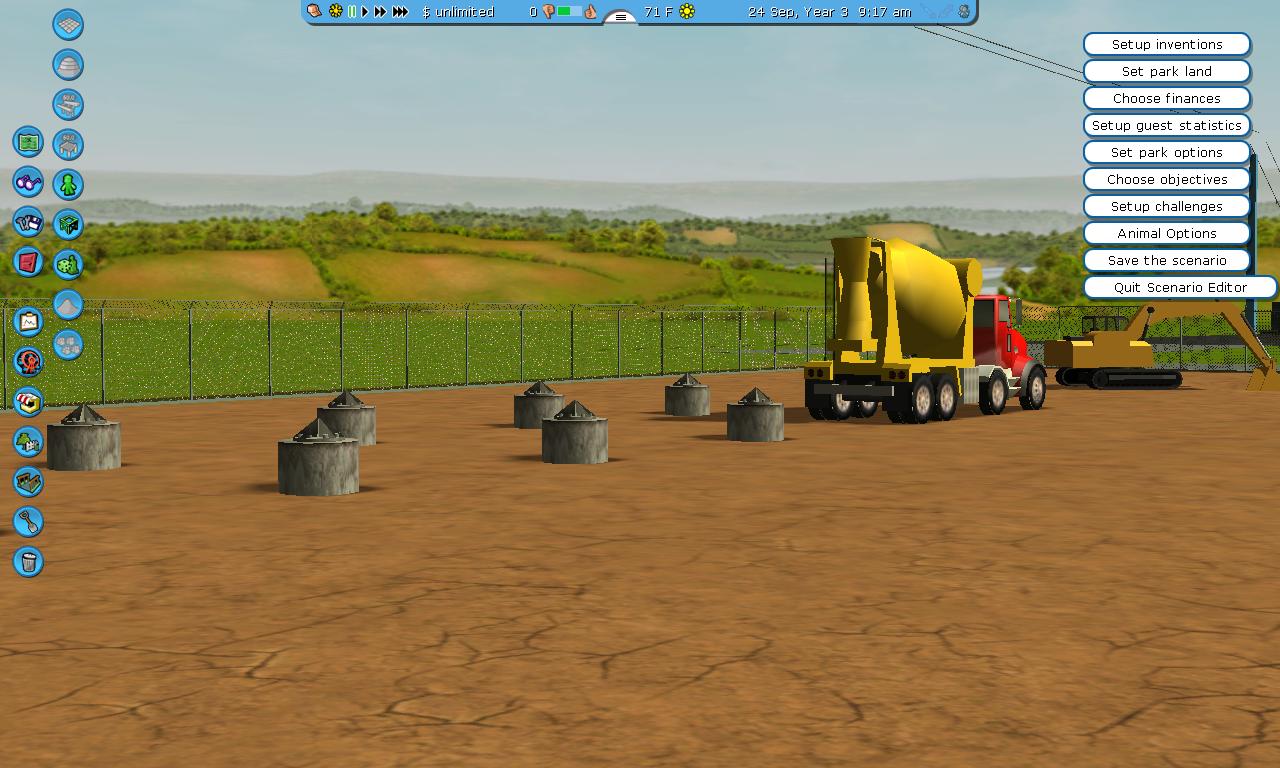Open the Ferris wheel rides icon

[x=28, y=361]
